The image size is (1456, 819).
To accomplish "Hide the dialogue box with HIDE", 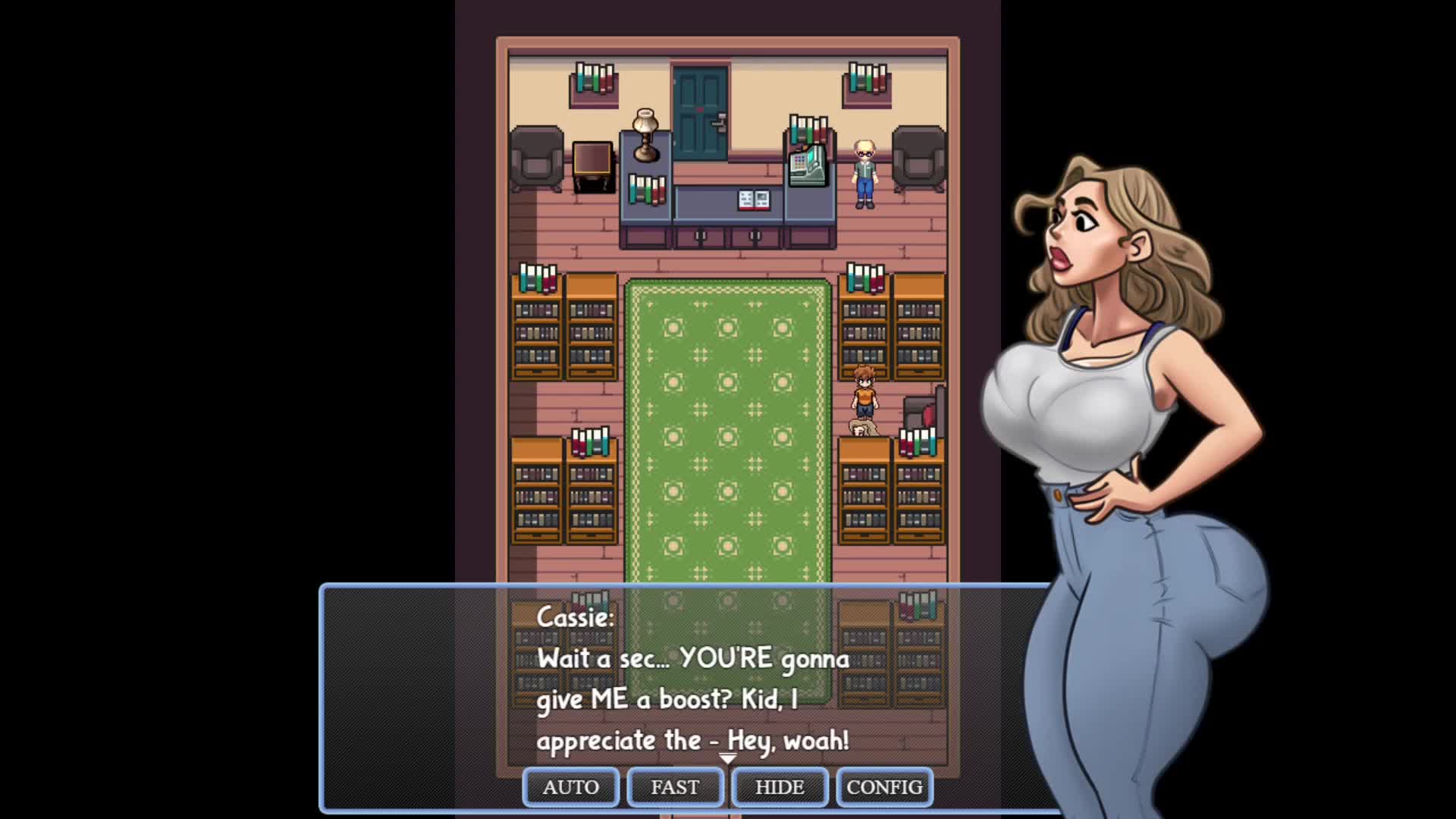I will [780, 787].
